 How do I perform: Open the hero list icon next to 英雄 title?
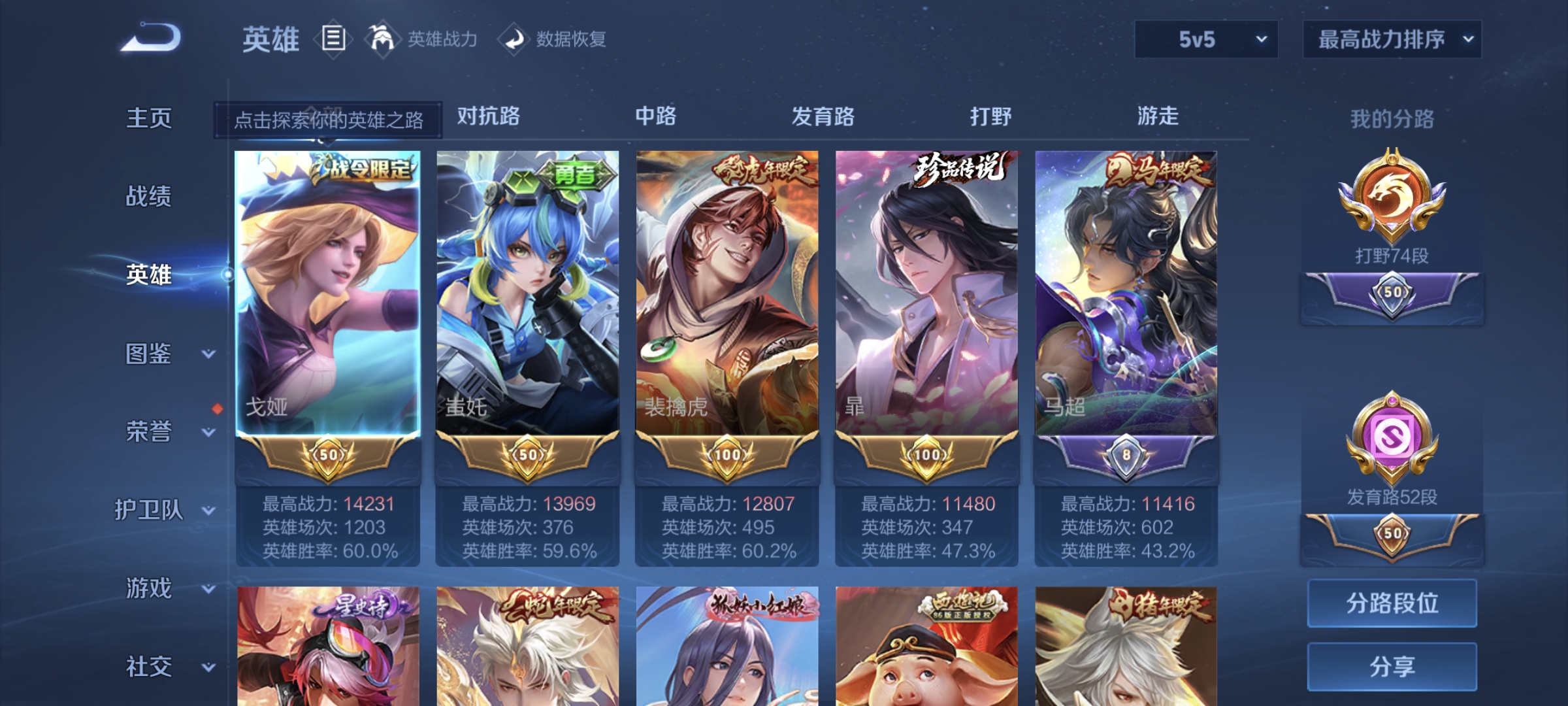click(332, 39)
